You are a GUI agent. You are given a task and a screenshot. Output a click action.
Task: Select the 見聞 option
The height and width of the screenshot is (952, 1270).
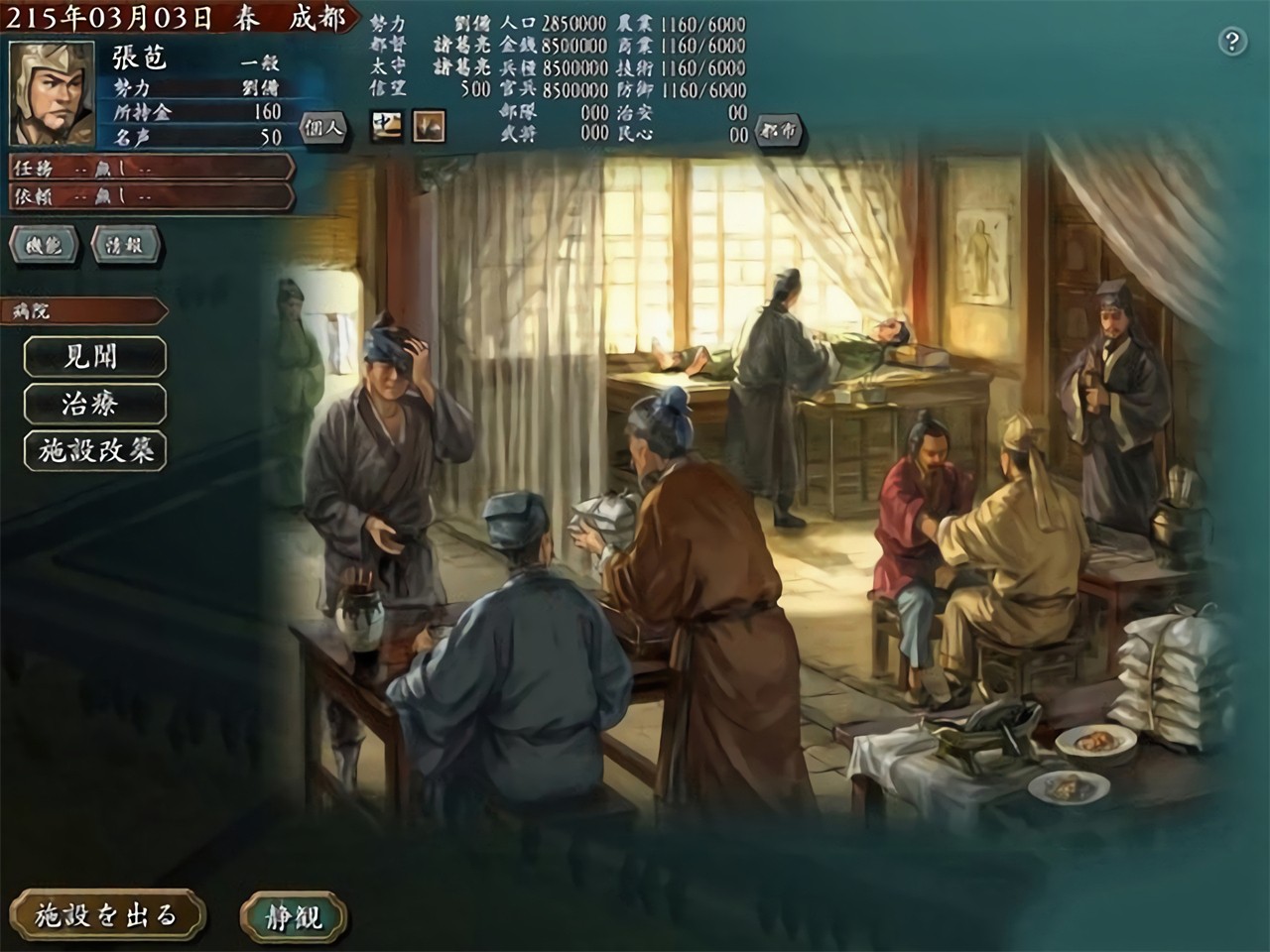tap(96, 358)
